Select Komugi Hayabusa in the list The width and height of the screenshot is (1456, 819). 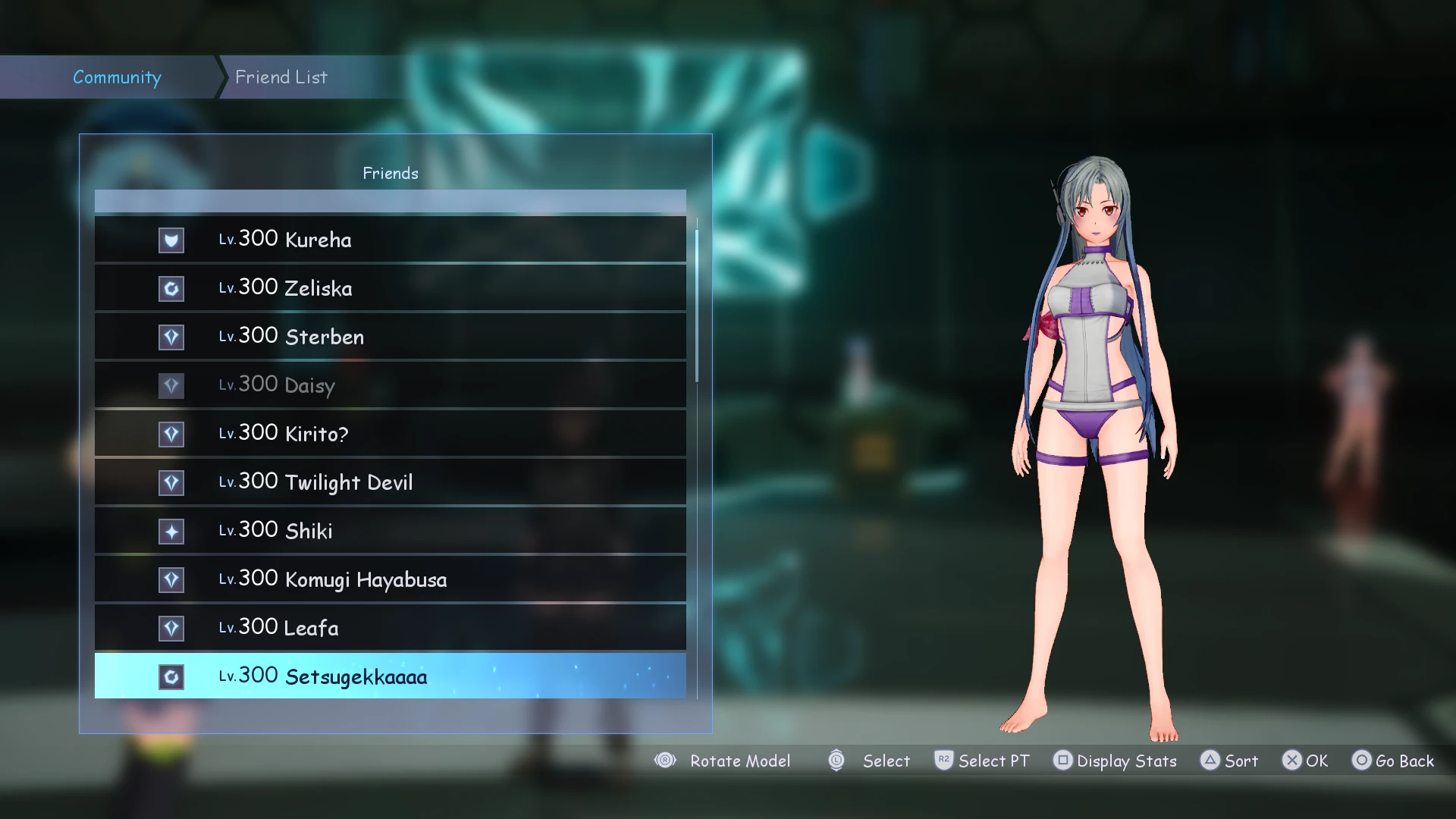(x=390, y=579)
